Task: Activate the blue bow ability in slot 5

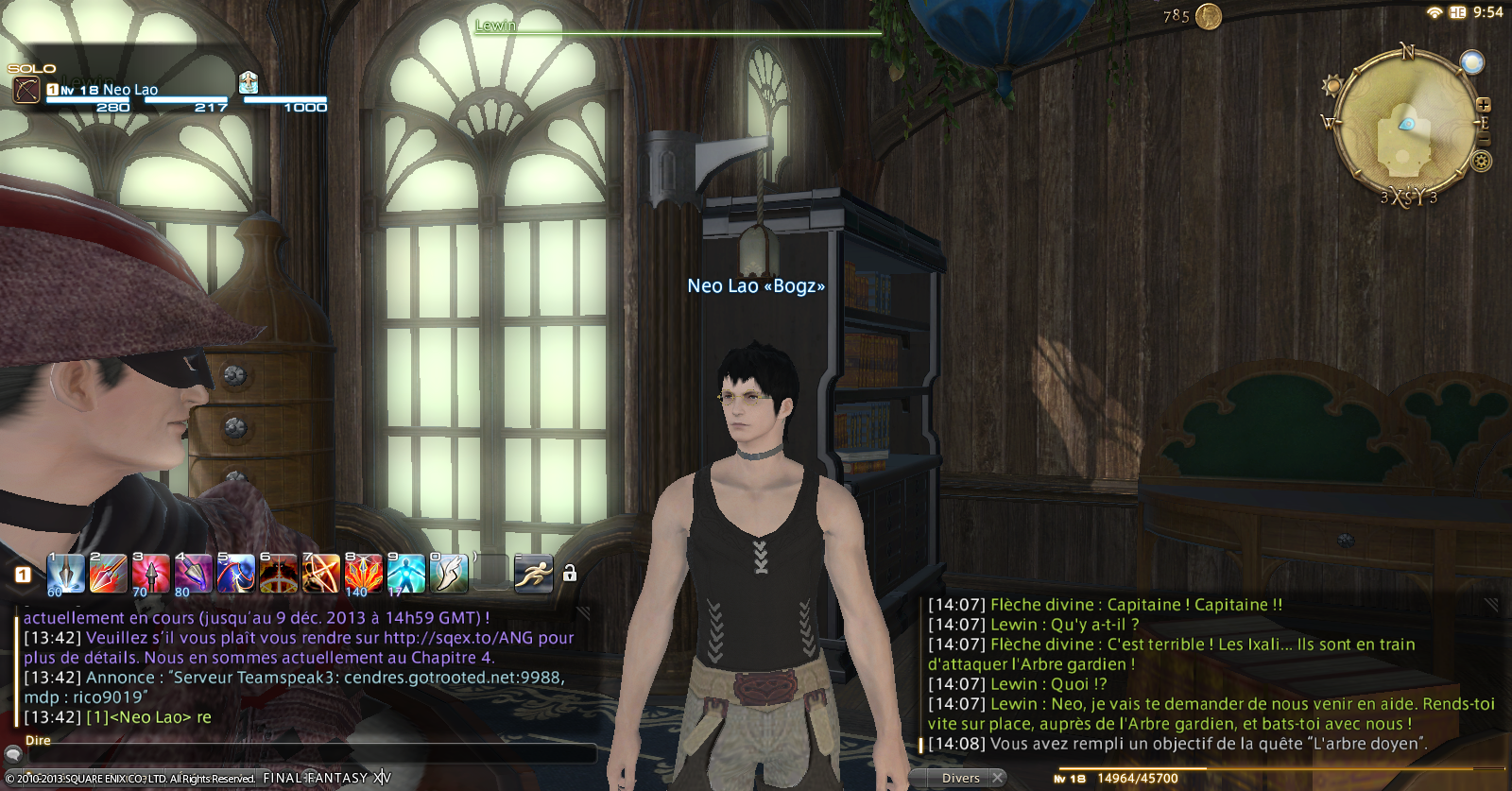Action: (x=235, y=575)
